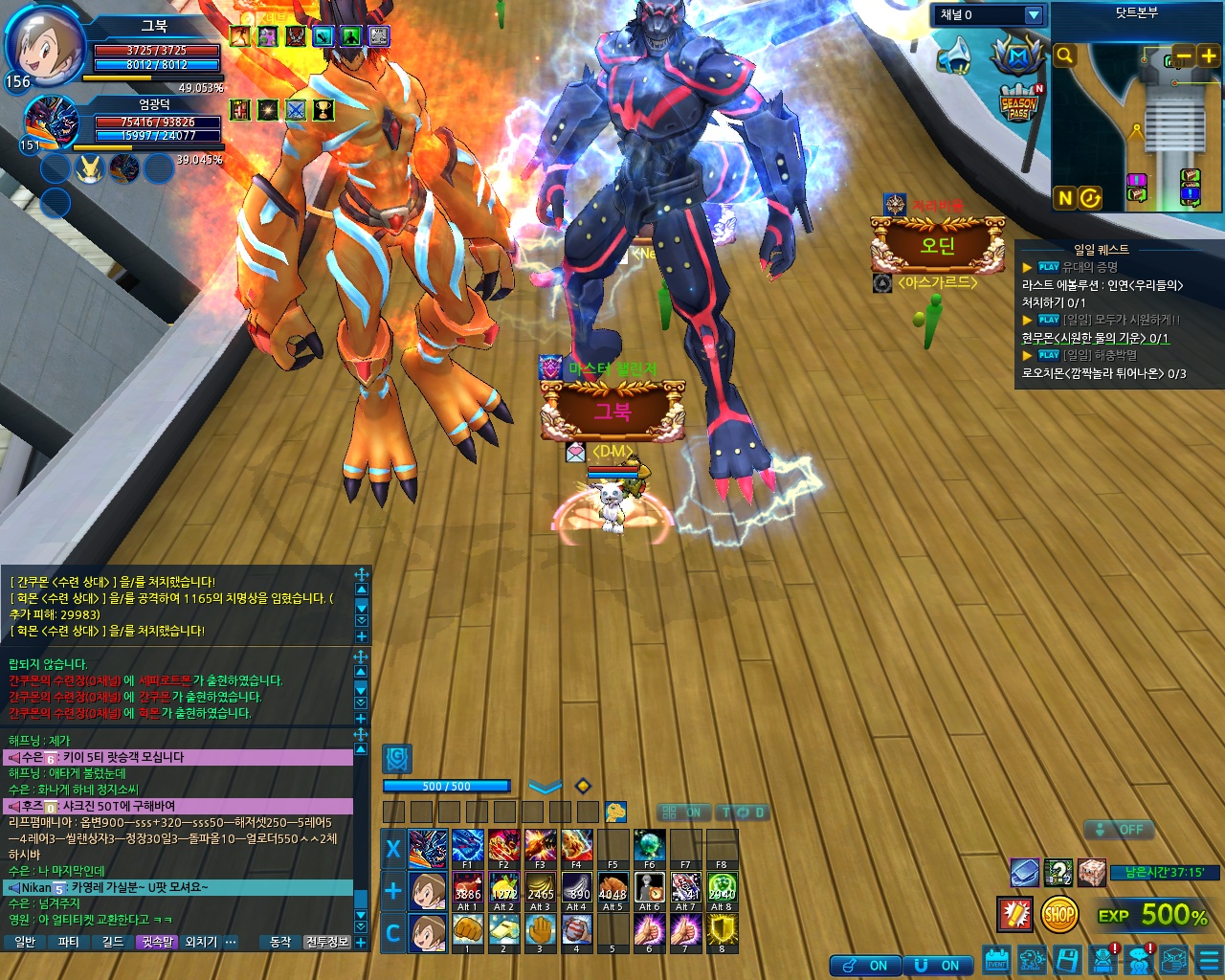
Task: Open the three-line main menu button
Action: point(1209,959)
